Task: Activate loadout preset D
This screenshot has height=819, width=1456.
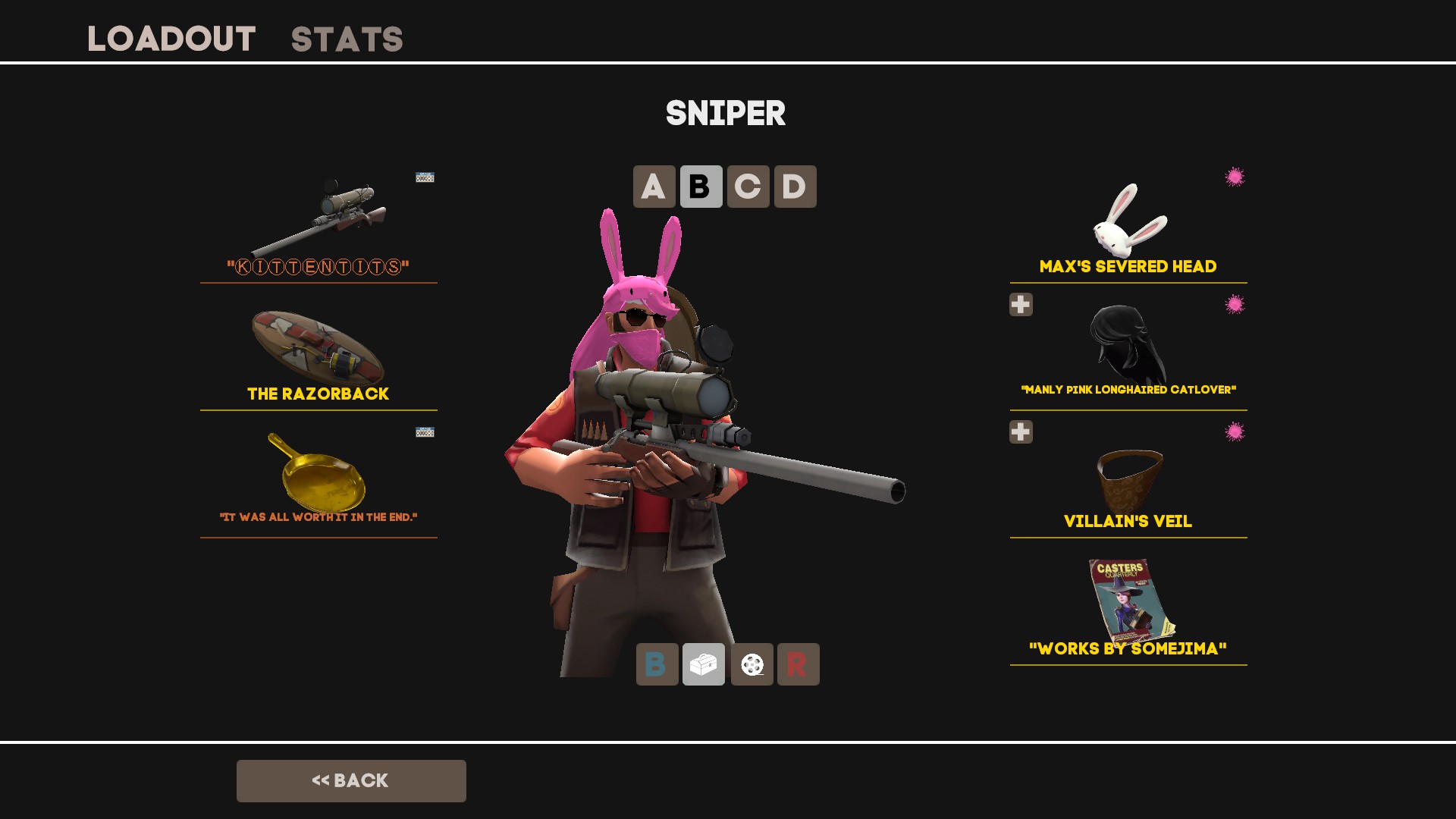Action: tap(795, 187)
